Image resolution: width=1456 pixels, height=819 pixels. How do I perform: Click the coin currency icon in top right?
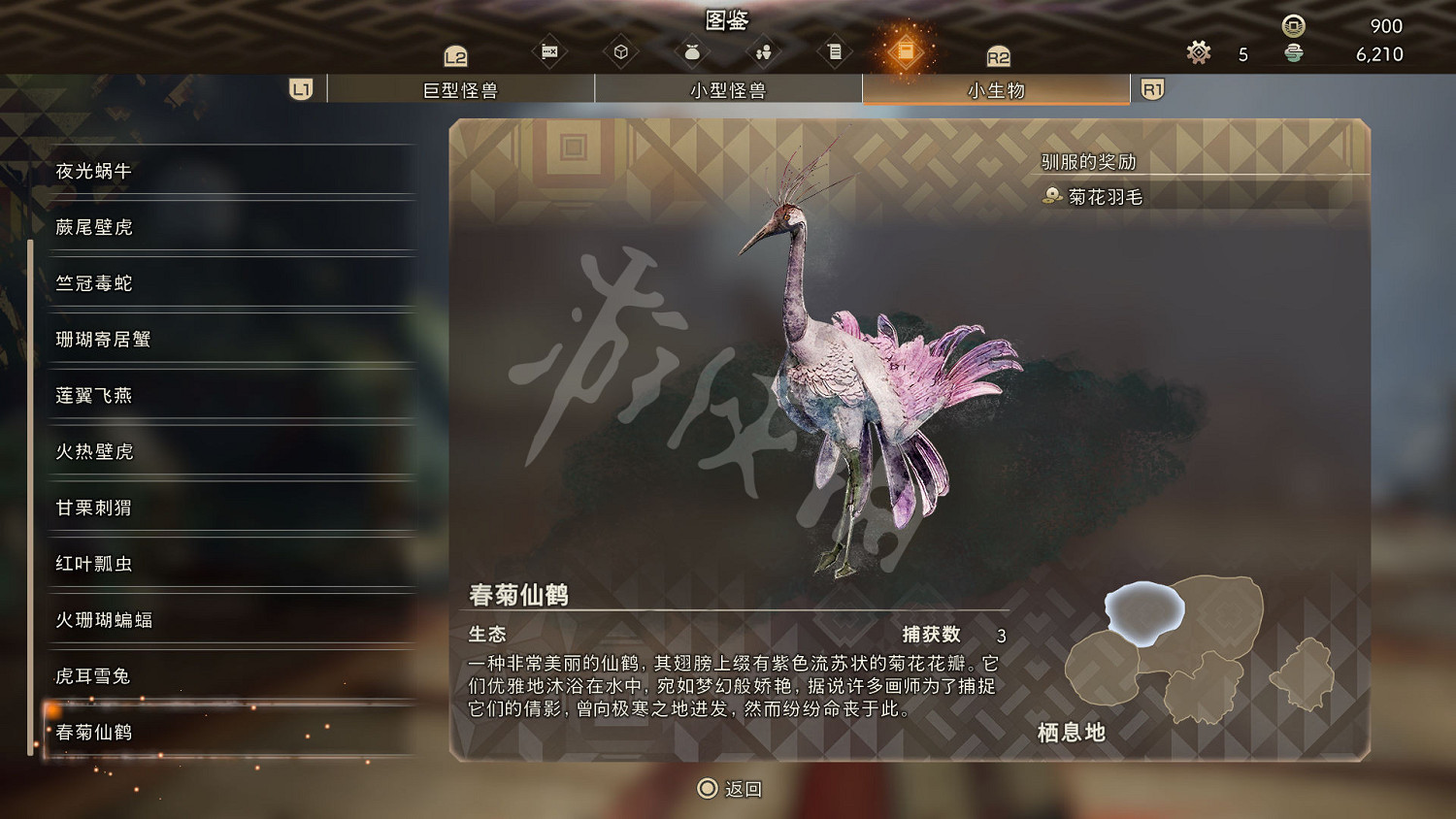point(1291,27)
